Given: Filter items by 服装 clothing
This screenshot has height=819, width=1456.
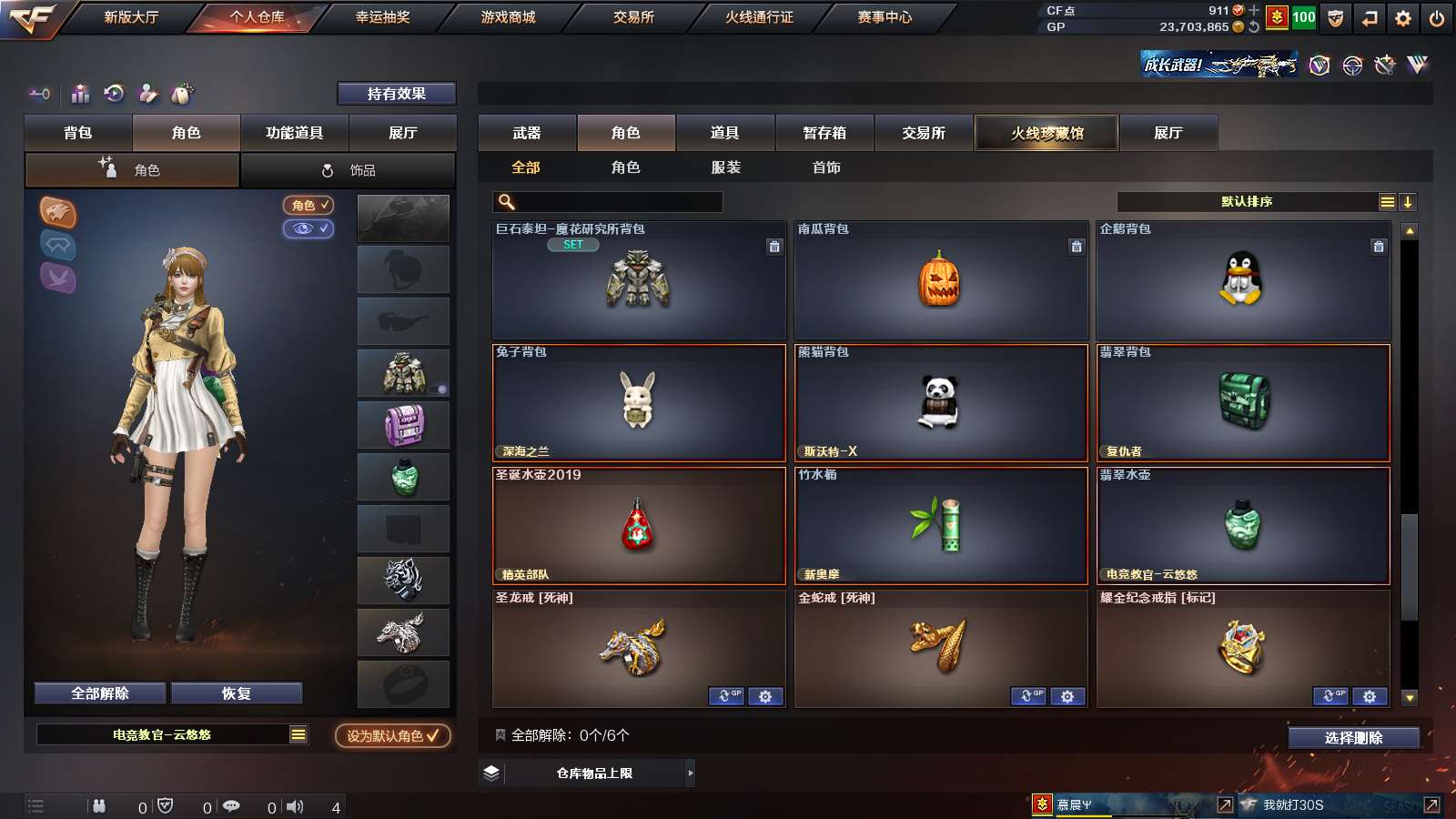Looking at the screenshot, I should [726, 167].
